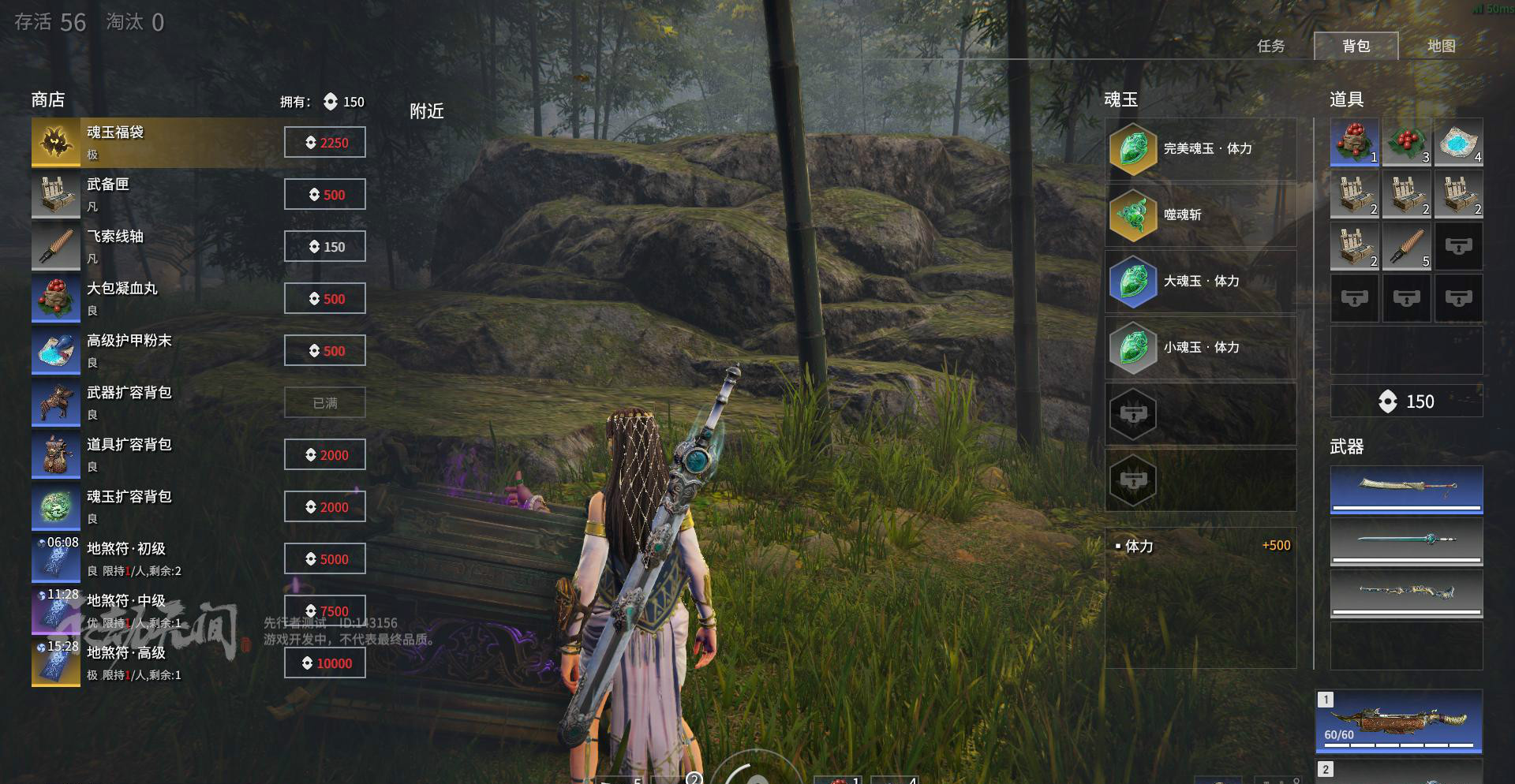Select the 完美魂玉·体力 jade

tap(1201, 149)
